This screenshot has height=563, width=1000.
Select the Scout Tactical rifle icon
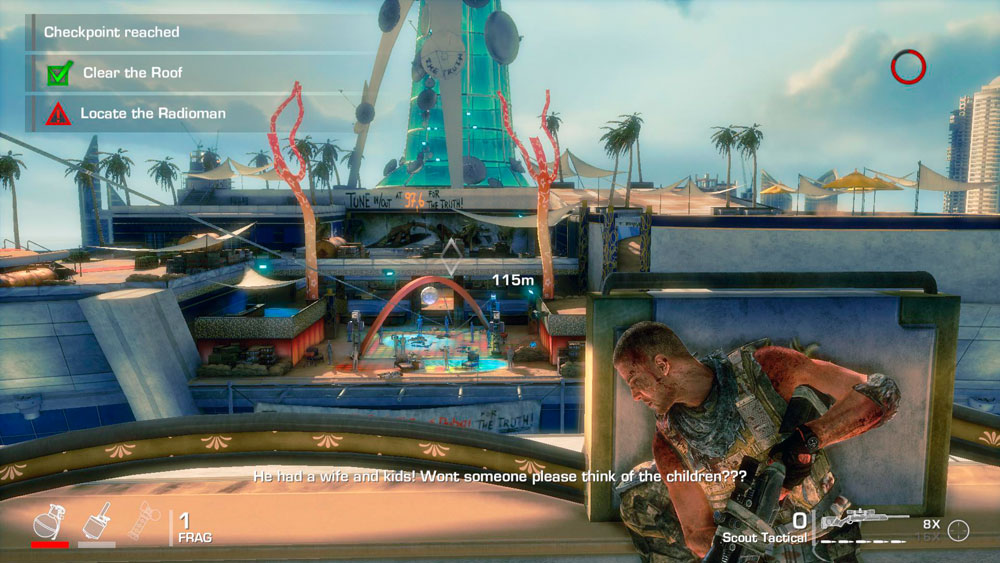[x=864, y=521]
